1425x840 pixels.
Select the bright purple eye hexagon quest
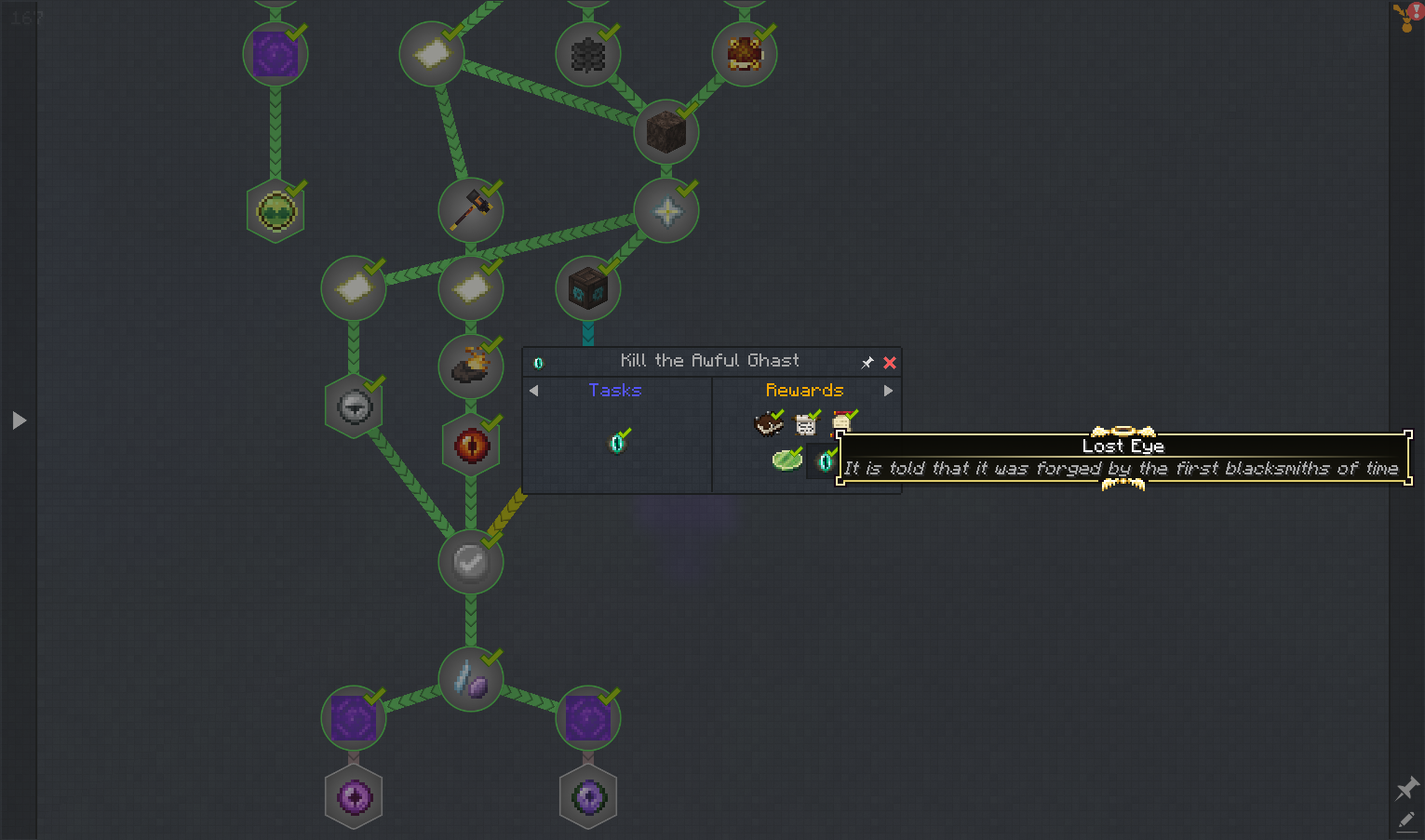(x=354, y=797)
